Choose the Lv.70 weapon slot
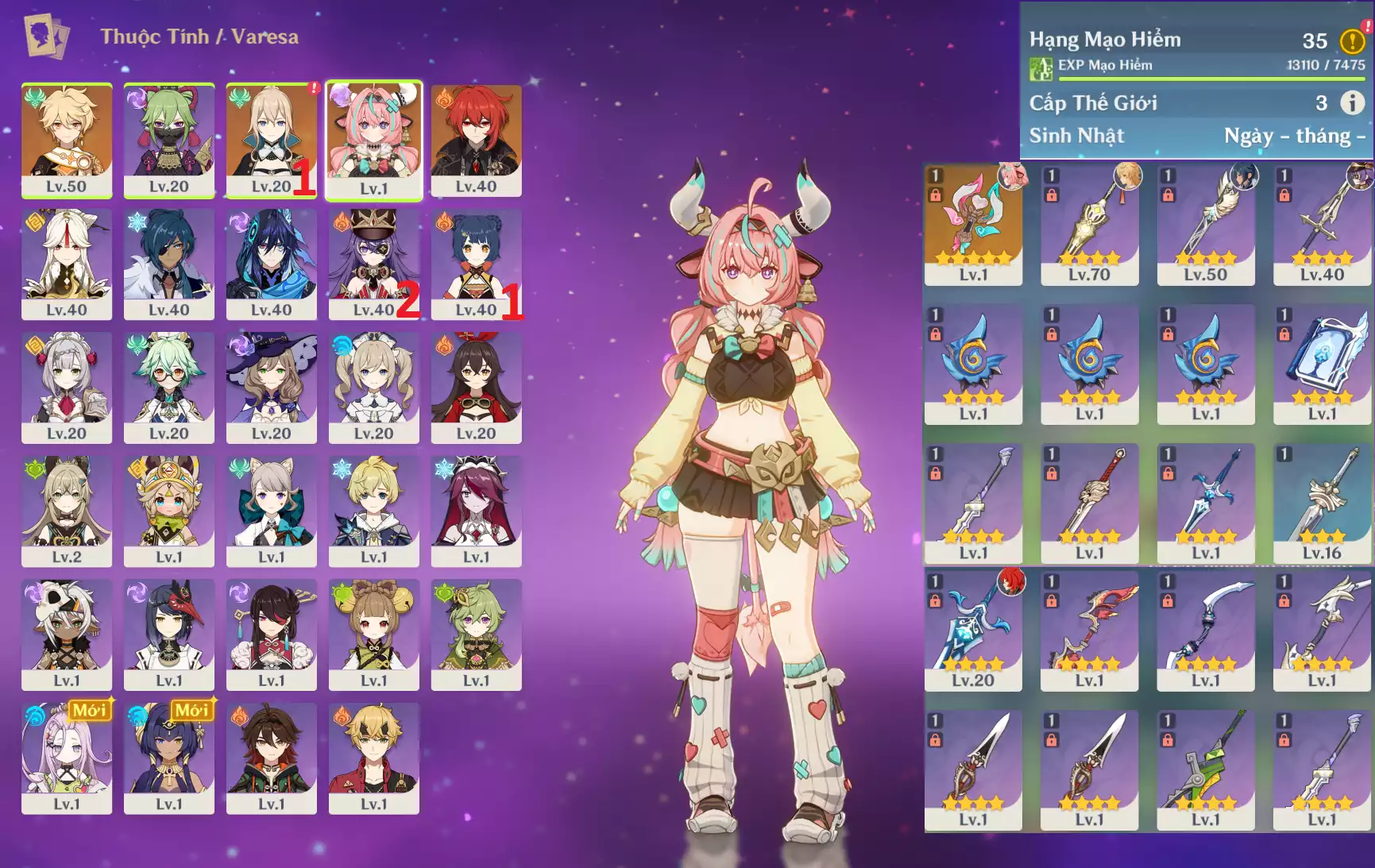This screenshot has width=1375, height=868. click(1089, 224)
